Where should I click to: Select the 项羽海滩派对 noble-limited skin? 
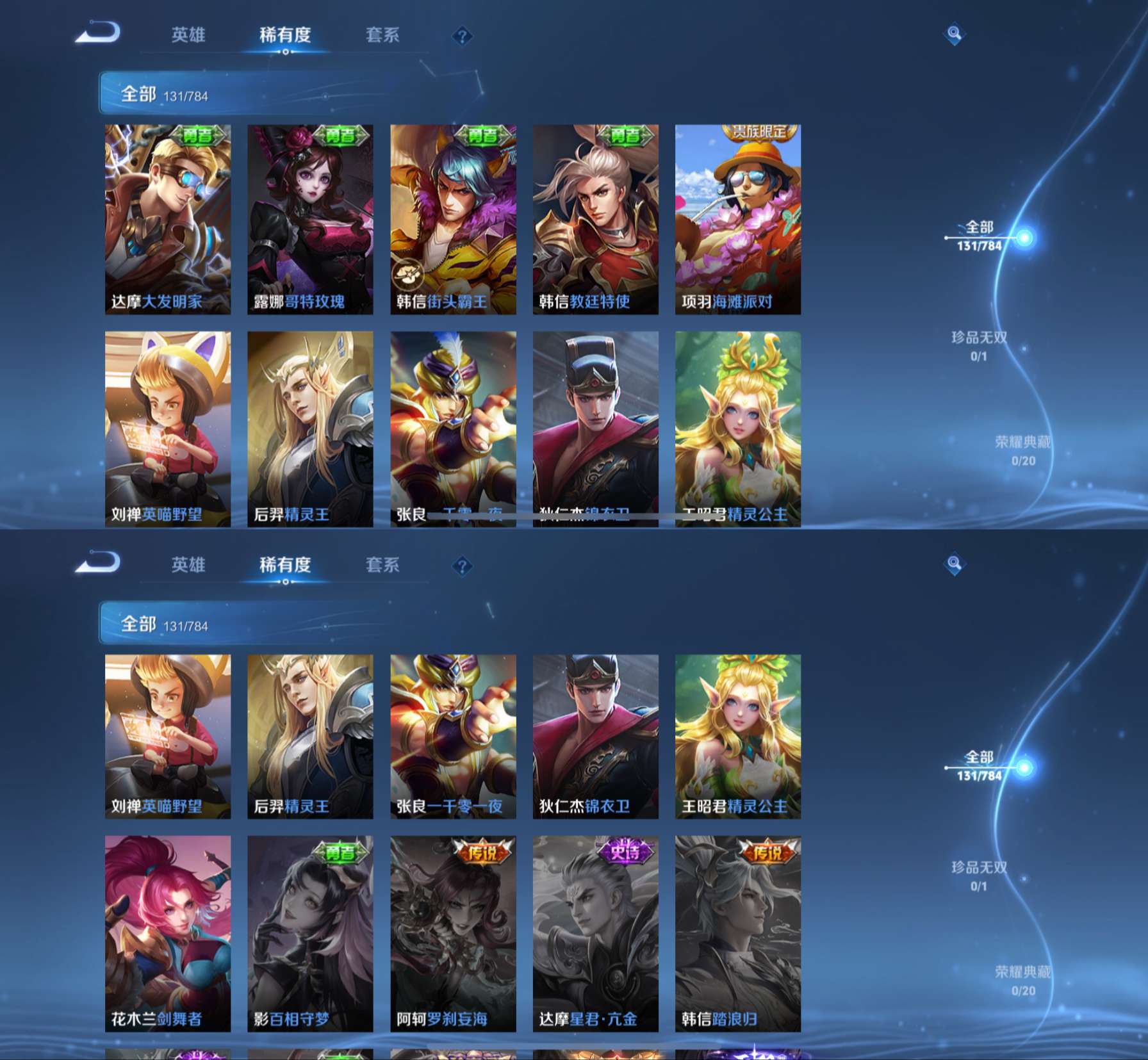pos(737,219)
